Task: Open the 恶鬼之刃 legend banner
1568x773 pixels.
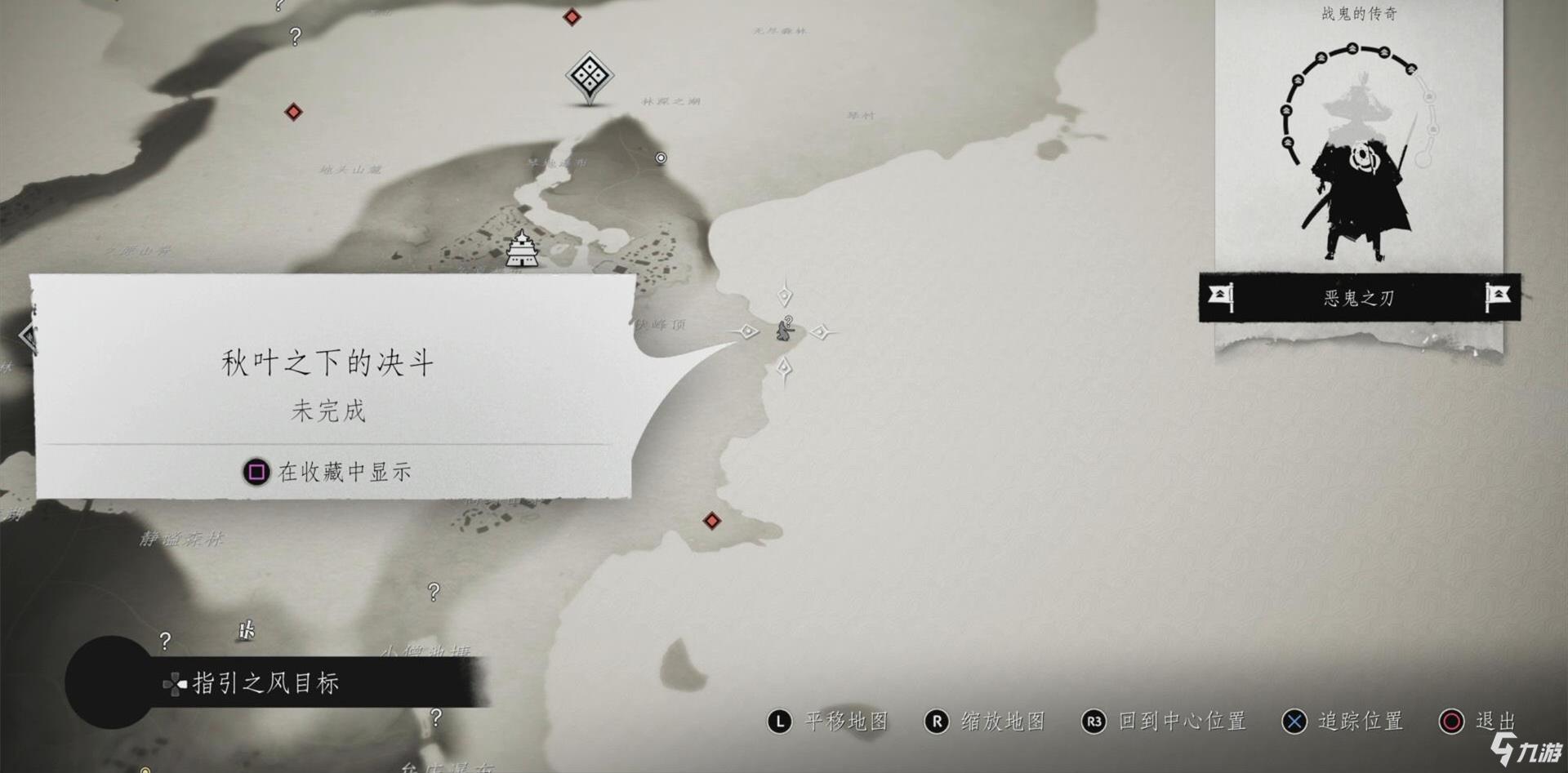Action: pos(1358,298)
